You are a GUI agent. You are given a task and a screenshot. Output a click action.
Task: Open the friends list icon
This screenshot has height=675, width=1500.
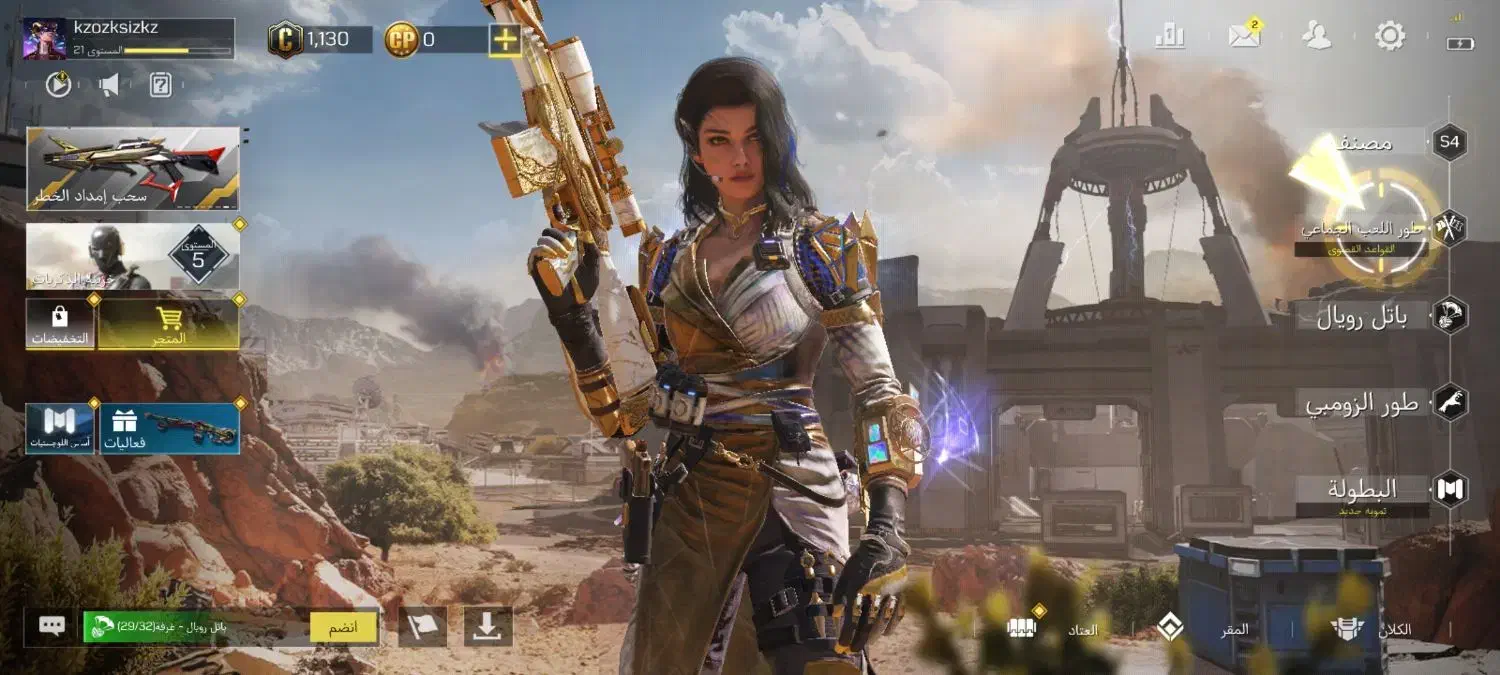coord(1317,37)
